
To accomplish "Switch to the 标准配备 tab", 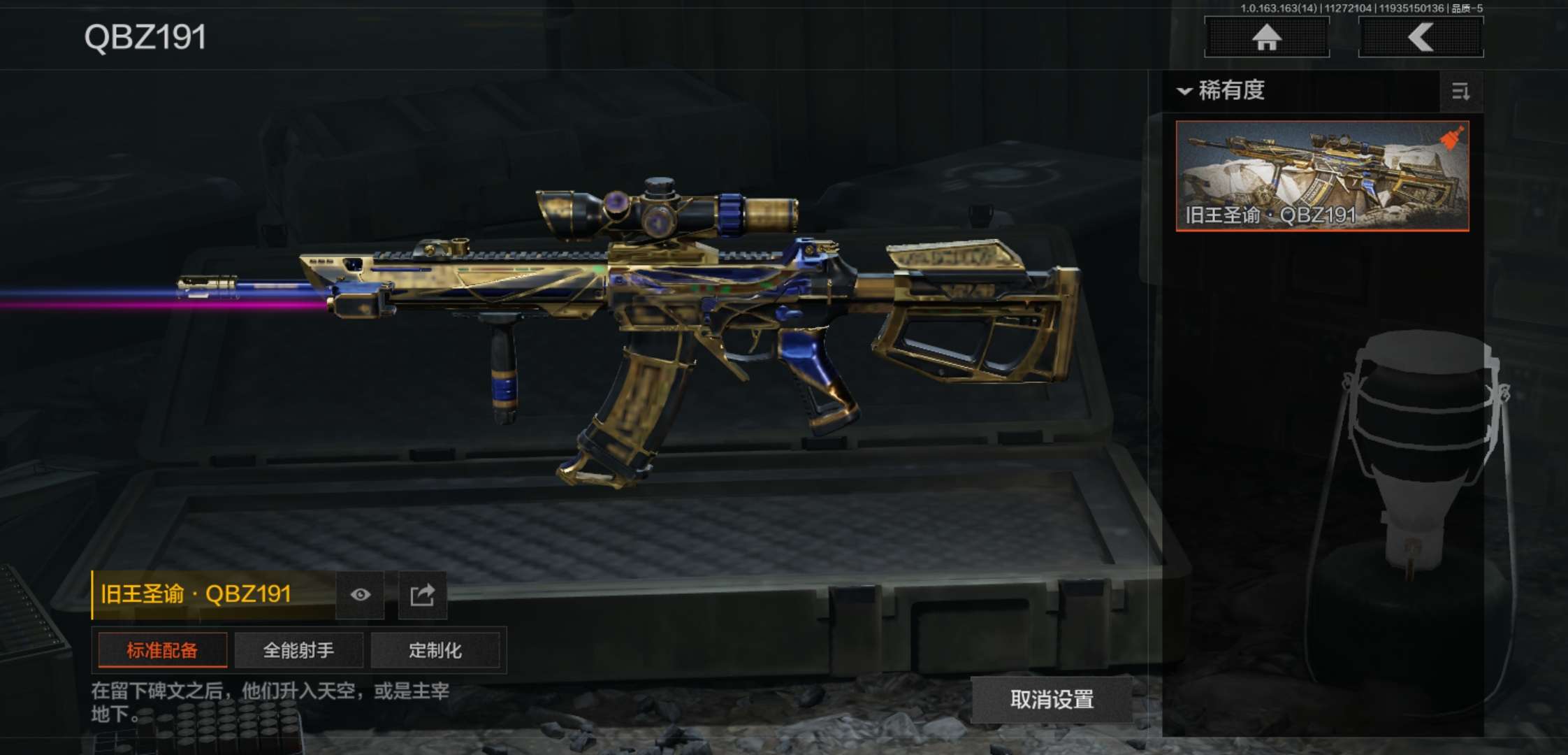I will [162, 651].
